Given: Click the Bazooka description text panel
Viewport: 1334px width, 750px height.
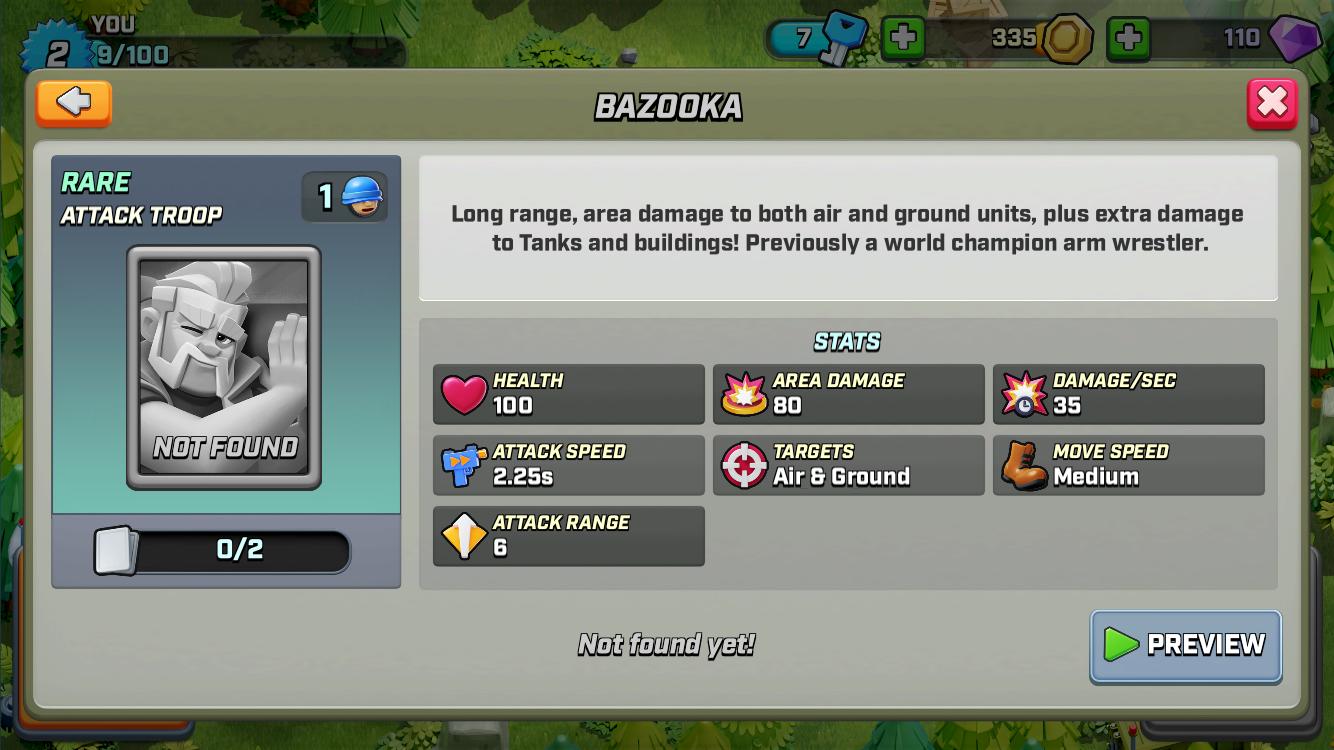Looking at the screenshot, I should pos(848,227).
